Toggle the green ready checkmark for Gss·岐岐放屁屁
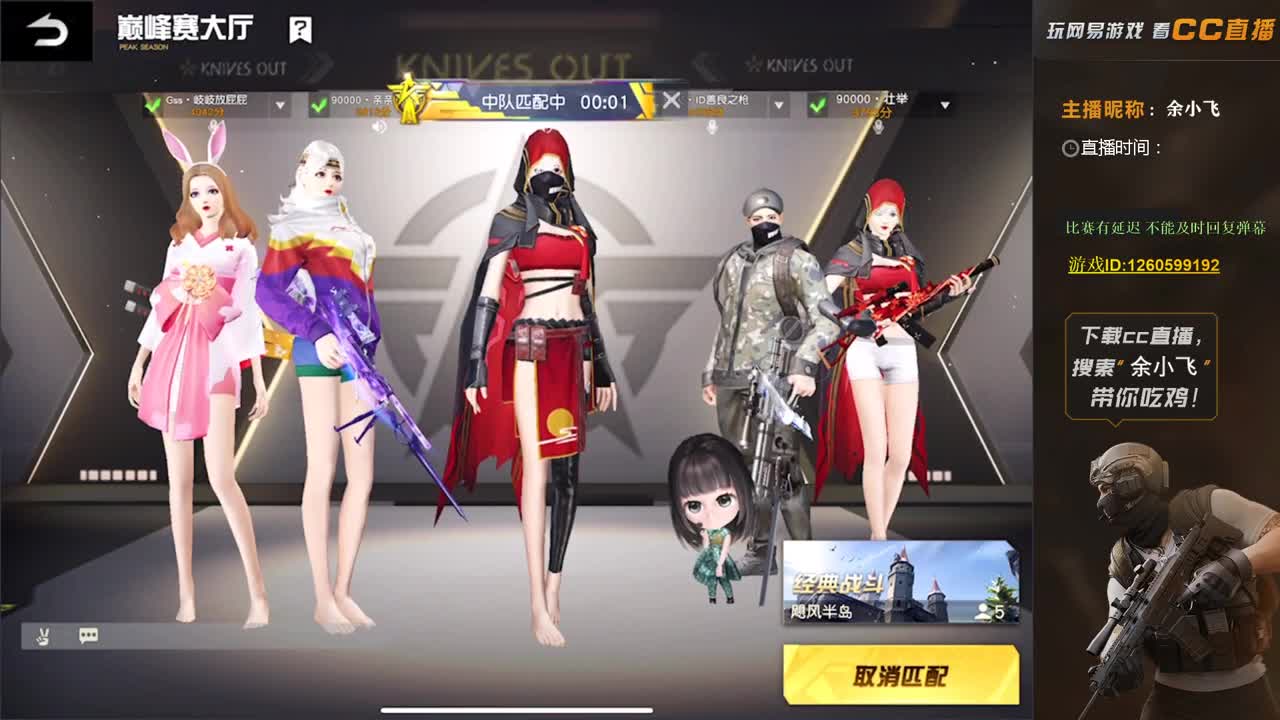Image resolution: width=1280 pixels, height=720 pixels. tap(150, 103)
